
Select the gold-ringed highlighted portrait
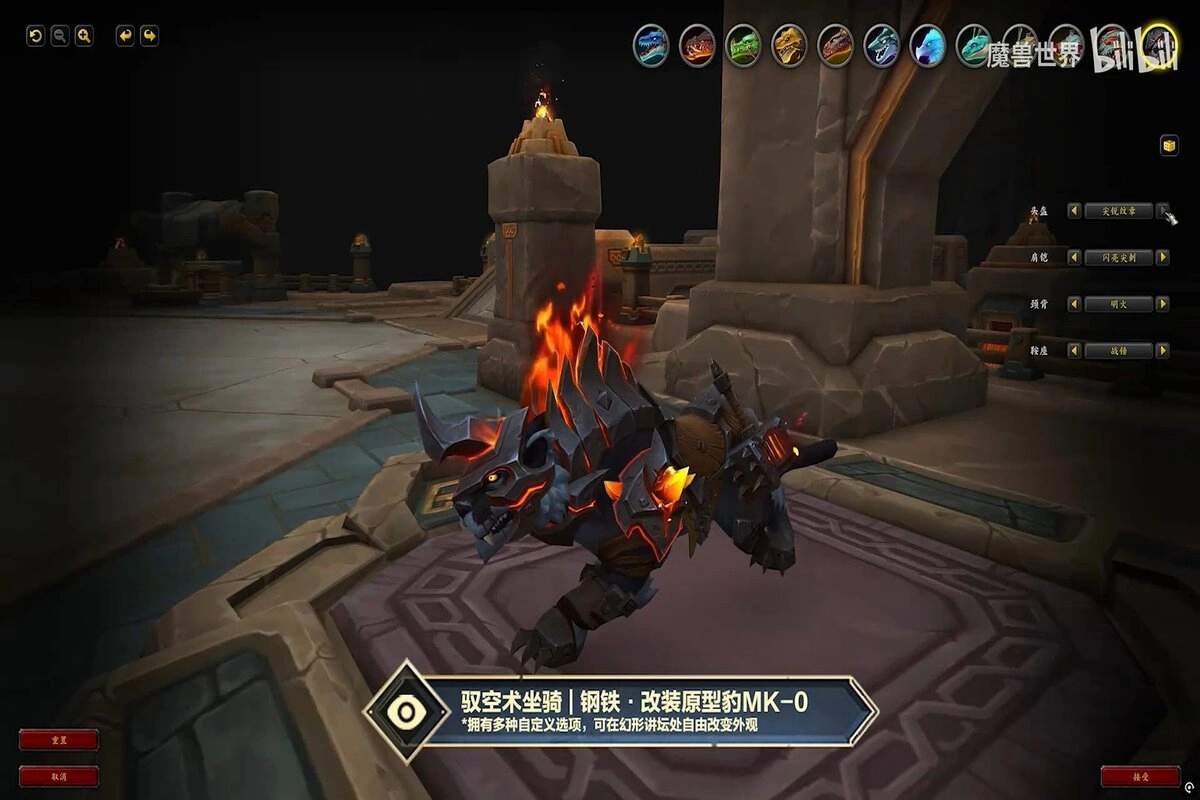point(1159,45)
